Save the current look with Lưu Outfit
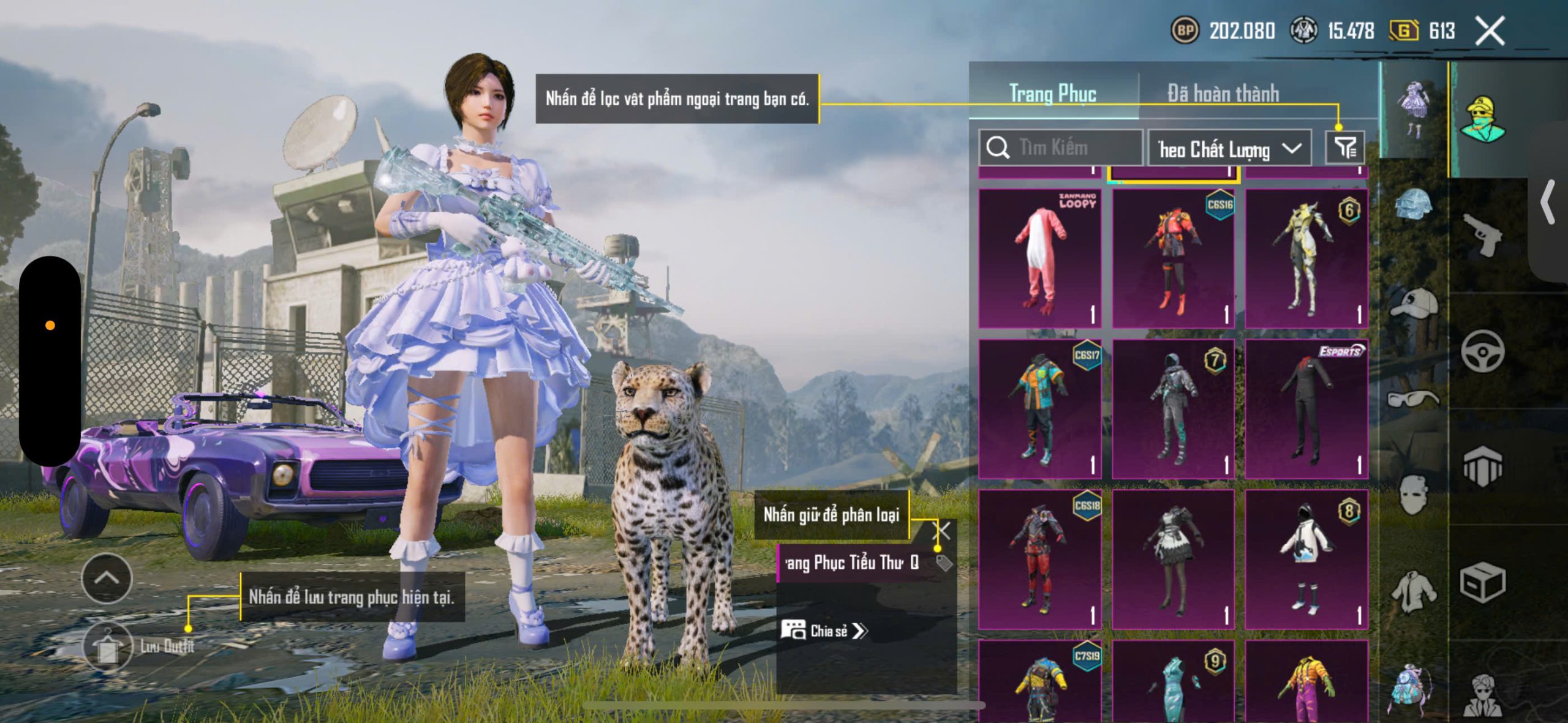This screenshot has width=1568, height=723. (x=108, y=646)
